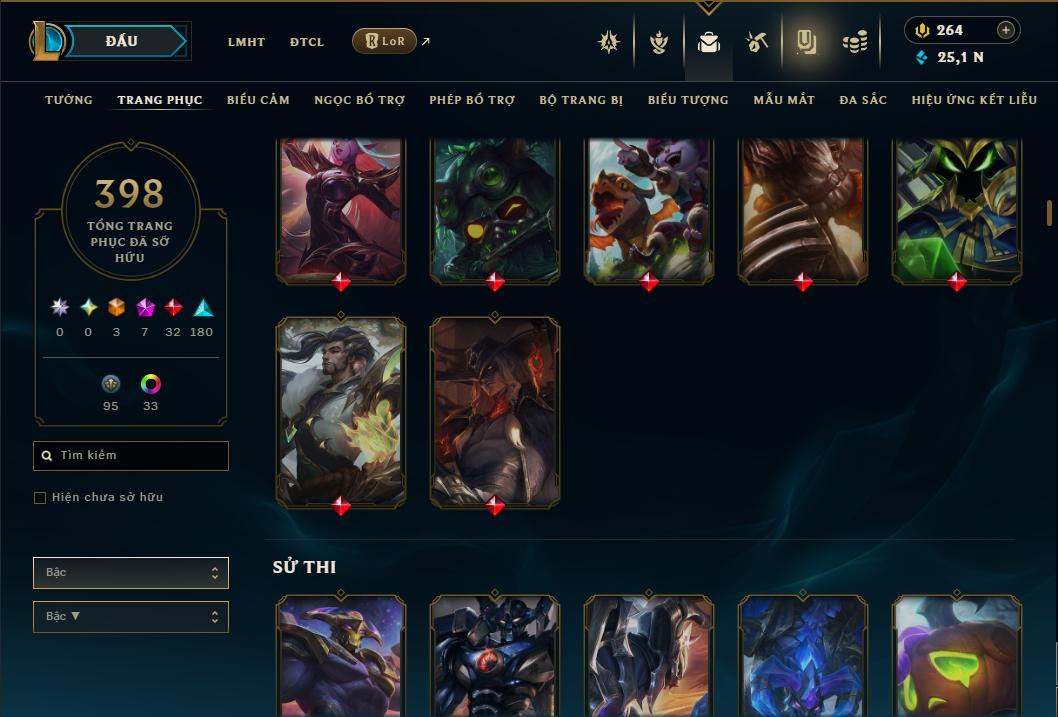Open the coin stack store icon
Image resolution: width=1058 pixels, height=717 pixels.
(x=854, y=42)
